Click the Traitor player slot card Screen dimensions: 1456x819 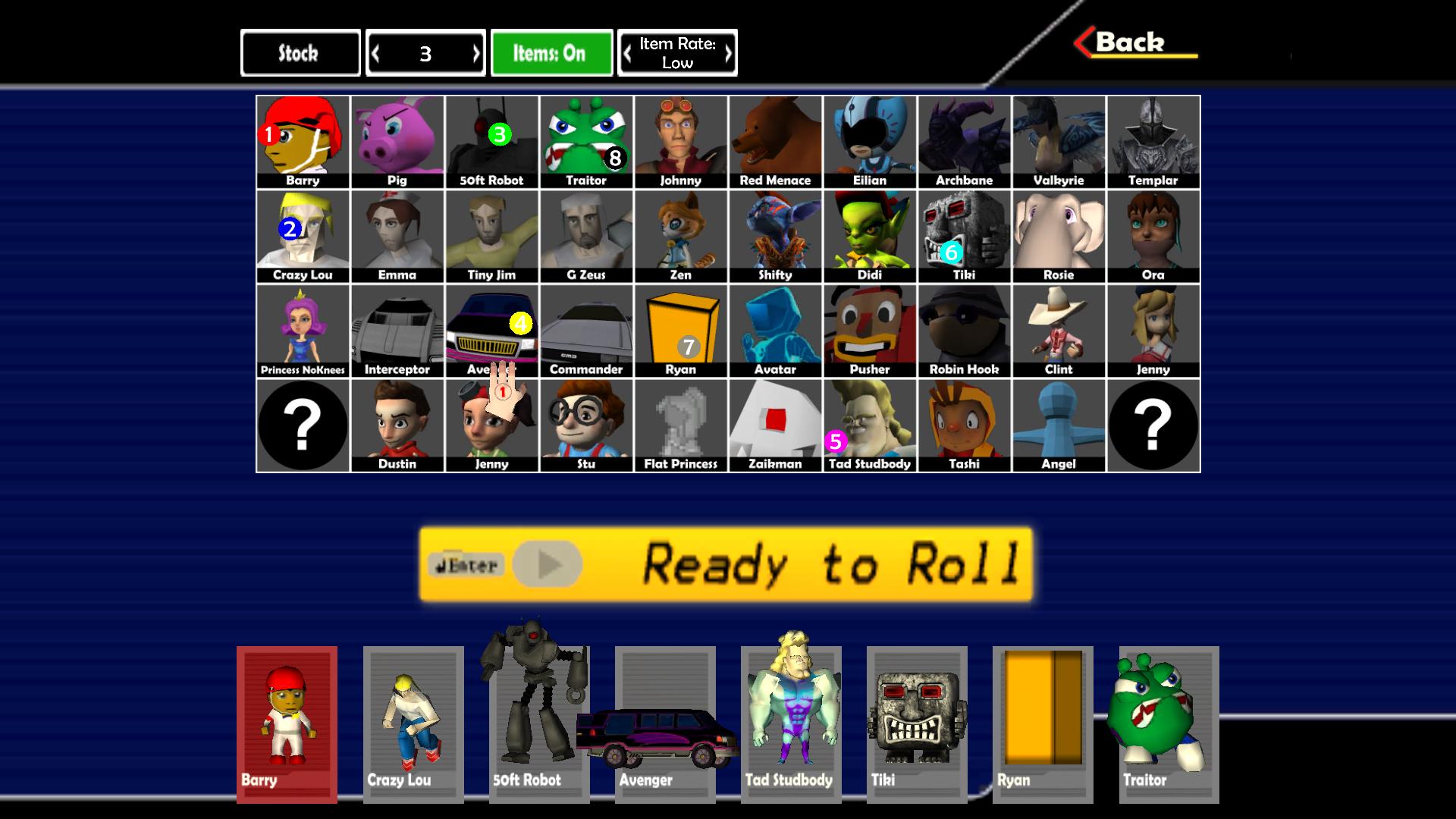[x=1169, y=724]
